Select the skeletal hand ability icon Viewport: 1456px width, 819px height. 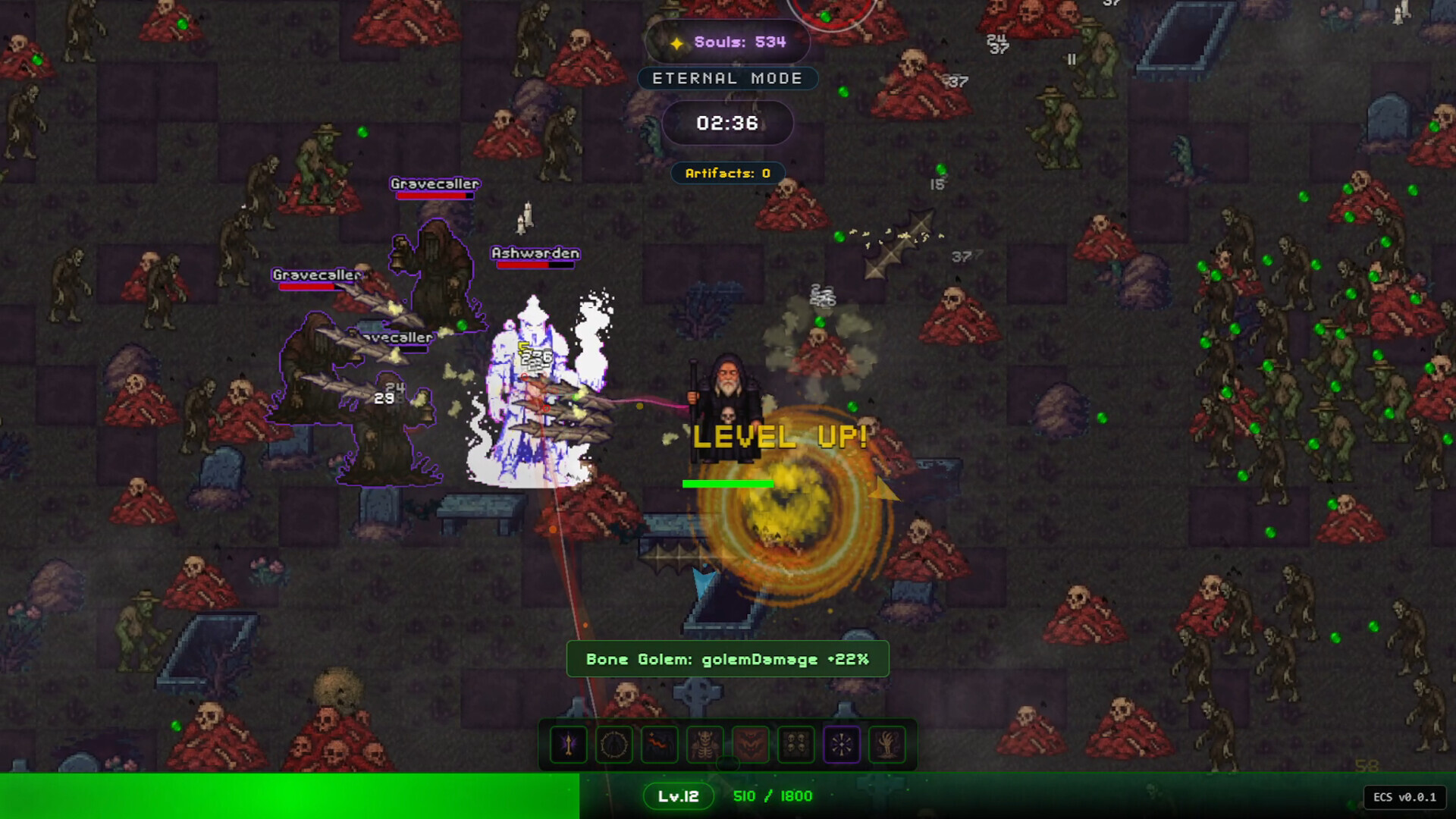pyautogui.click(x=886, y=745)
